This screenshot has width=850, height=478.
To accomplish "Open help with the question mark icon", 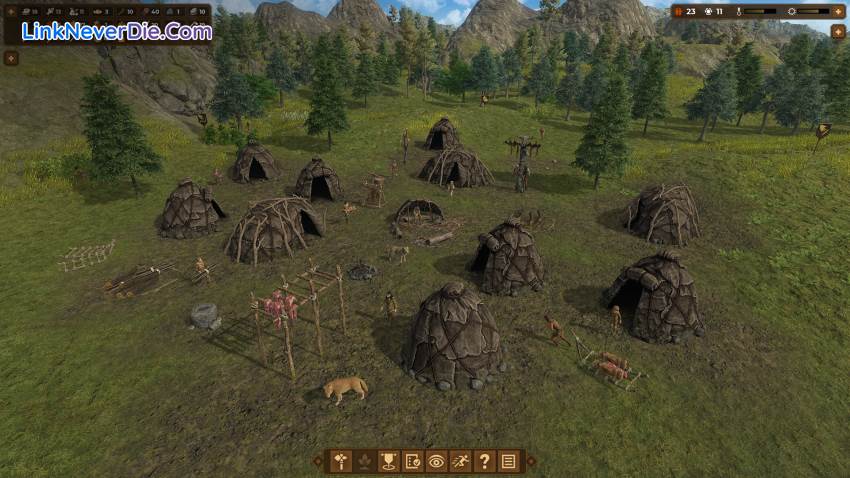I will tap(485, 461).
